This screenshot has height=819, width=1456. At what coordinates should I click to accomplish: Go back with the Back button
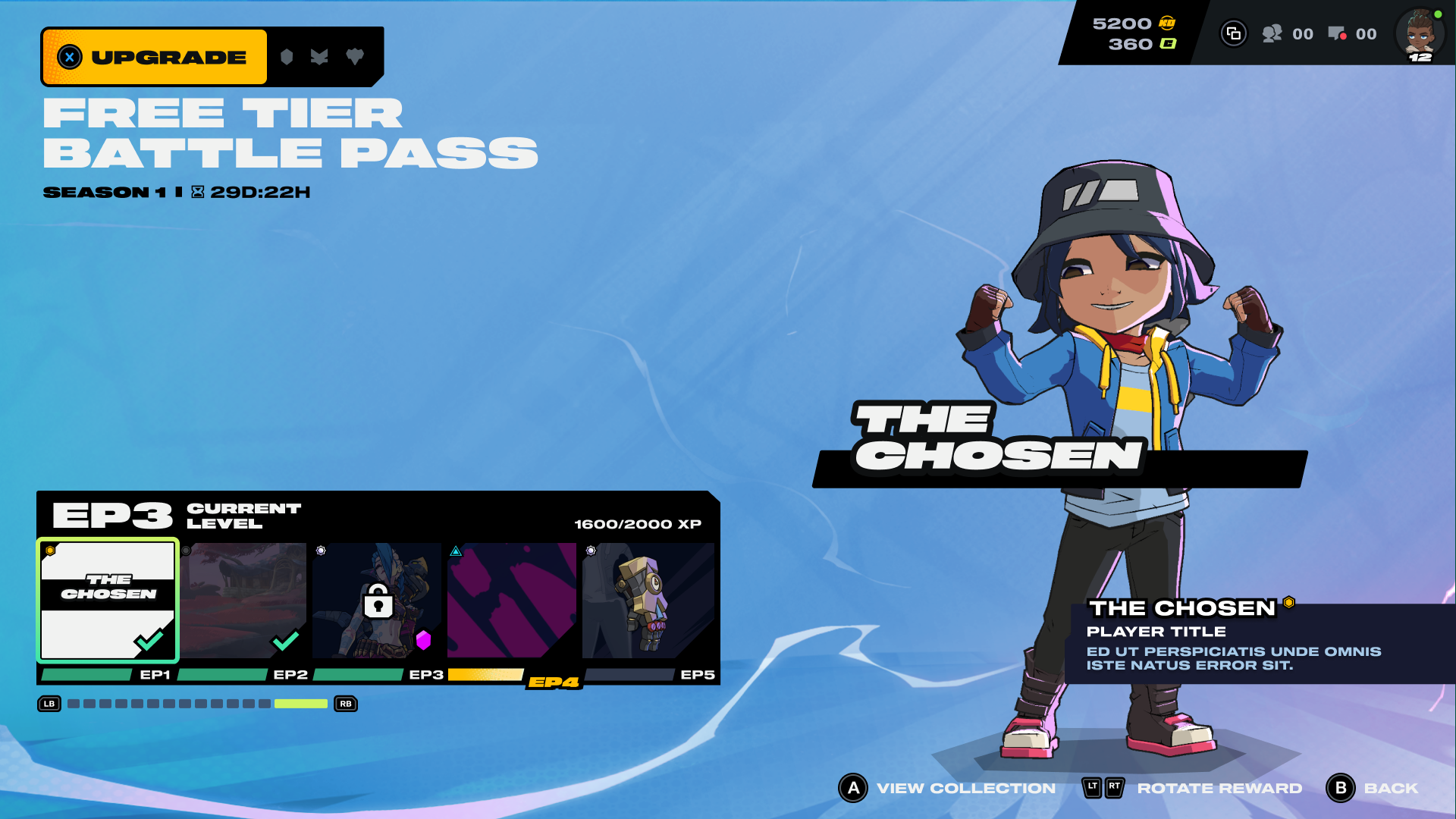pyautogui.click(x=1373, y=788)
